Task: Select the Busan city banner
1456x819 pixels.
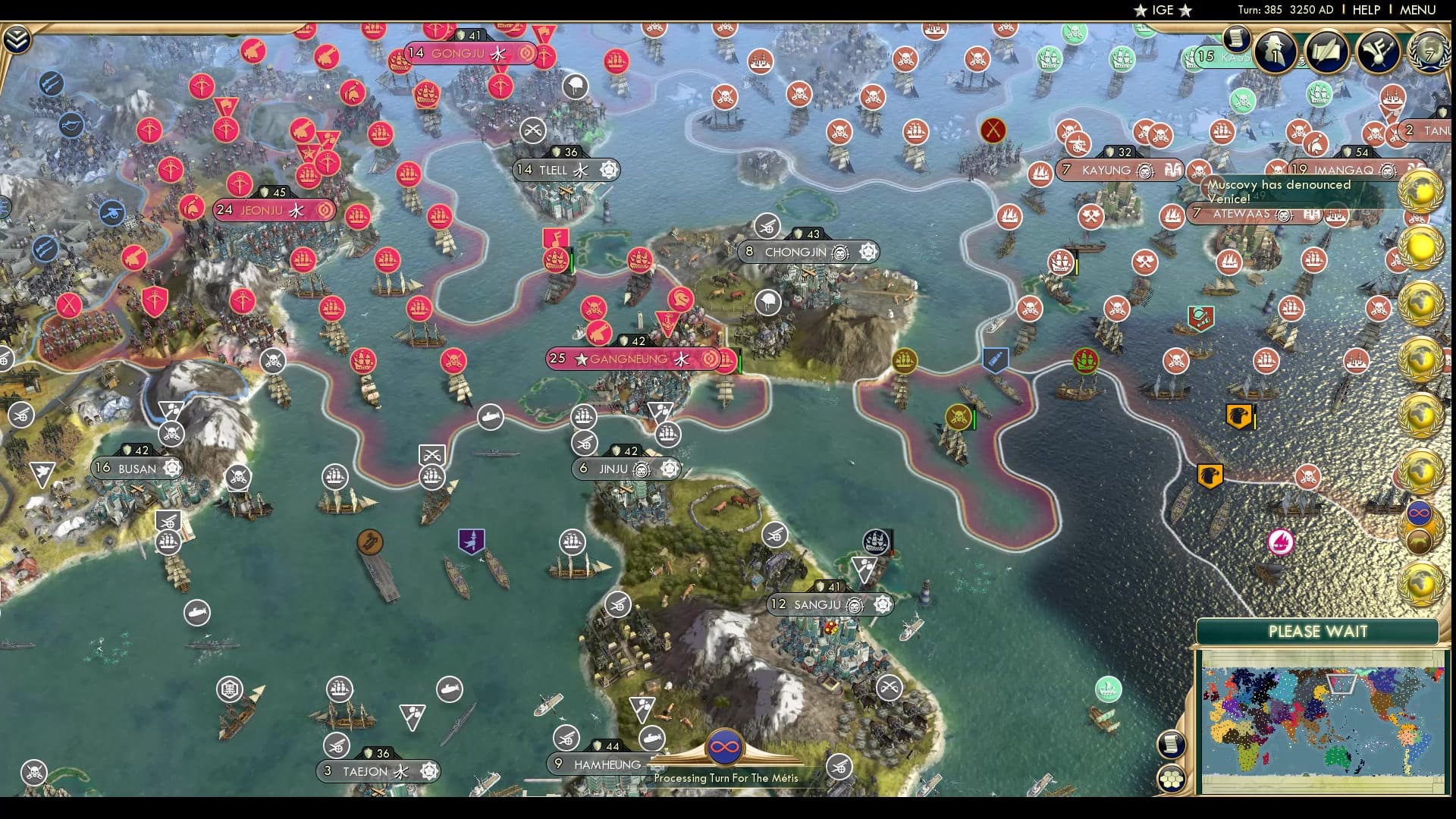Action: 136,468
